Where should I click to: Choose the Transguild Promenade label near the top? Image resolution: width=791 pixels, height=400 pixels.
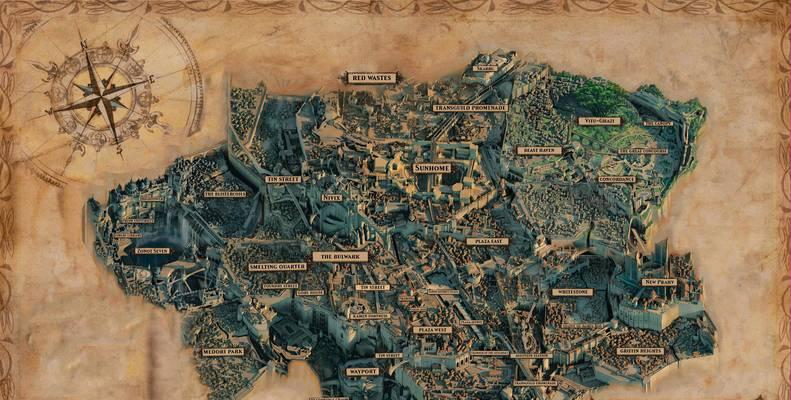tap(470, 107)
